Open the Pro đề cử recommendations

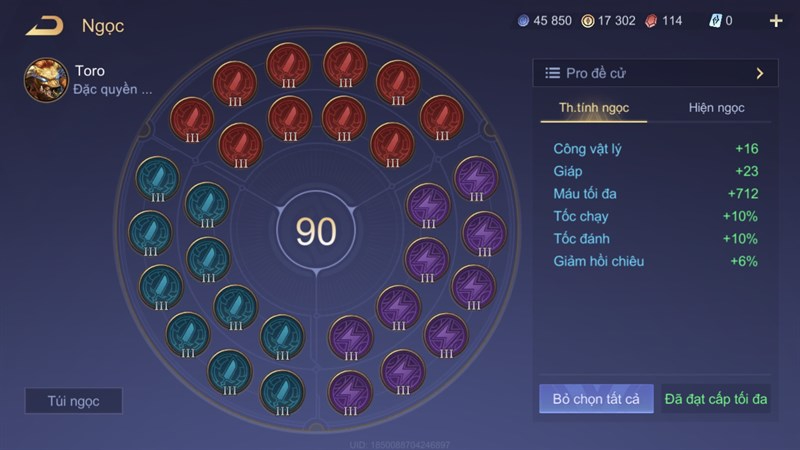click(655, 73)
